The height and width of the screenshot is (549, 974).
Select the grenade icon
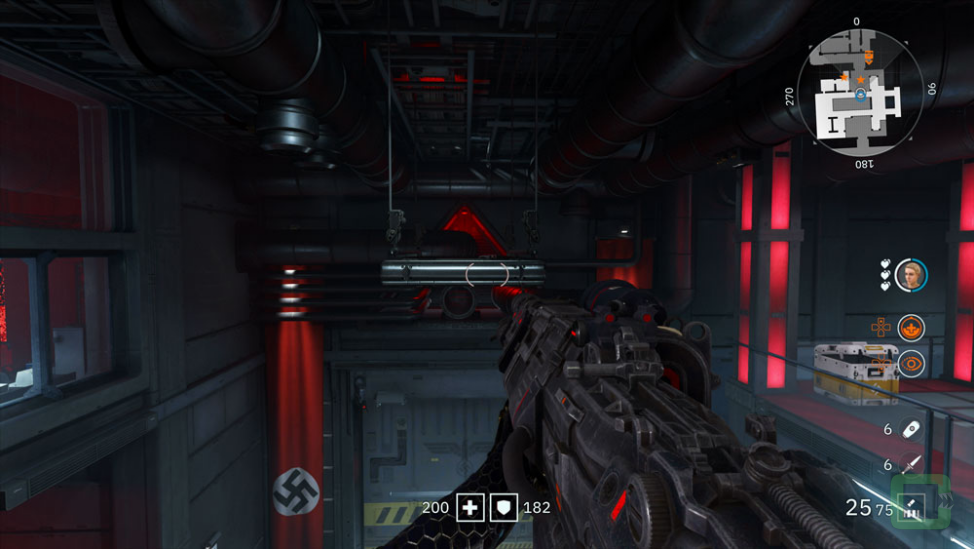[911, 428]
